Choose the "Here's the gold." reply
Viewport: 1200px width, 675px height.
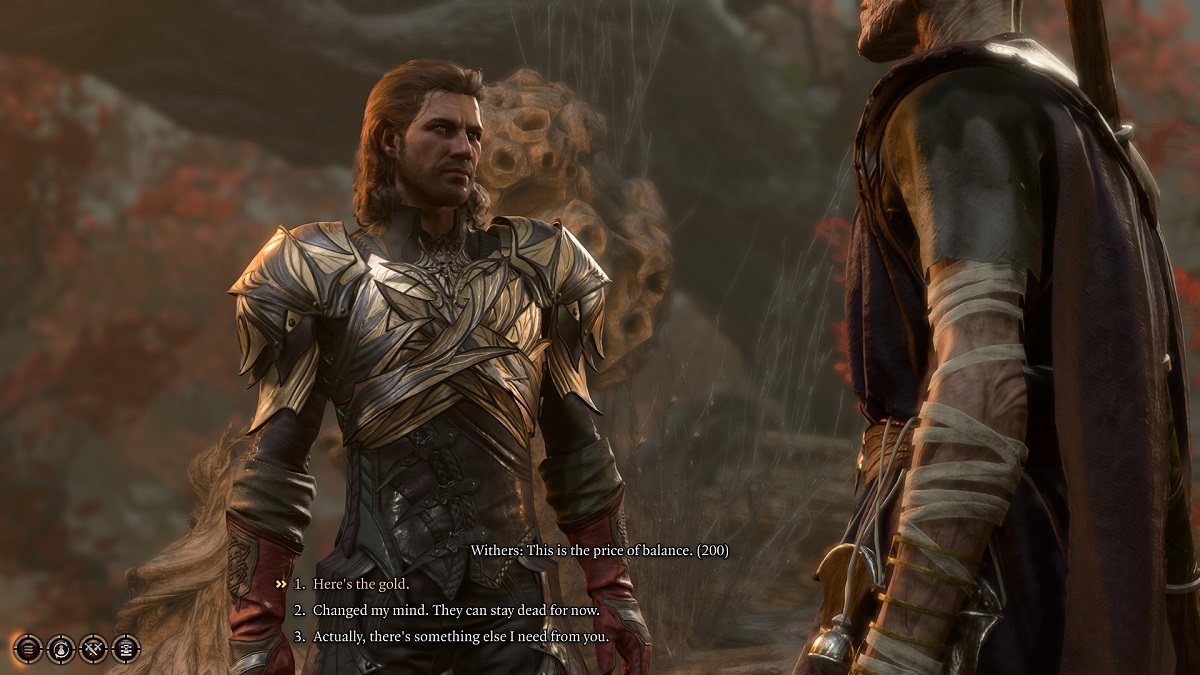(x=361, y=583)
